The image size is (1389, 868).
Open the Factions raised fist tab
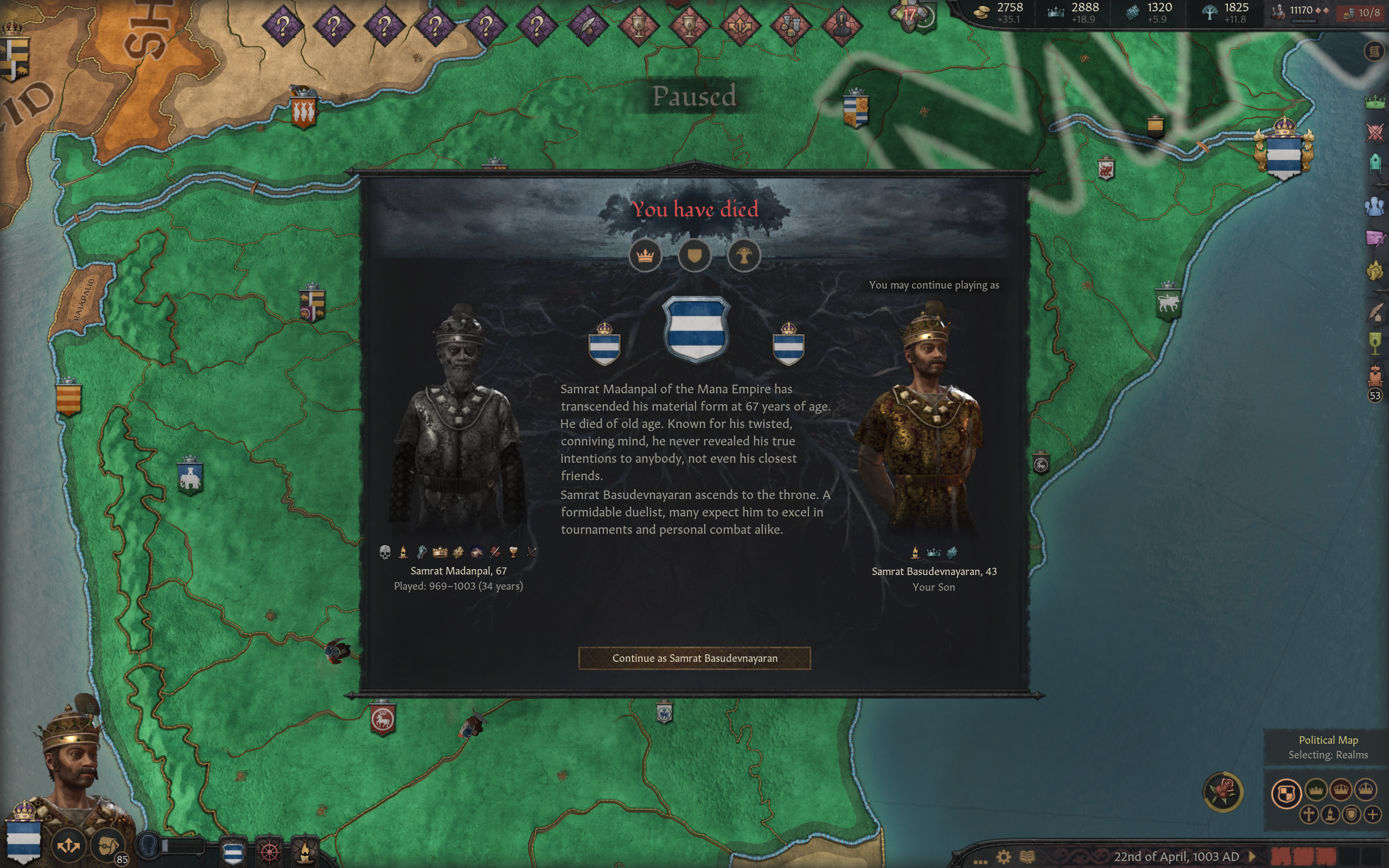point(1375,270)
